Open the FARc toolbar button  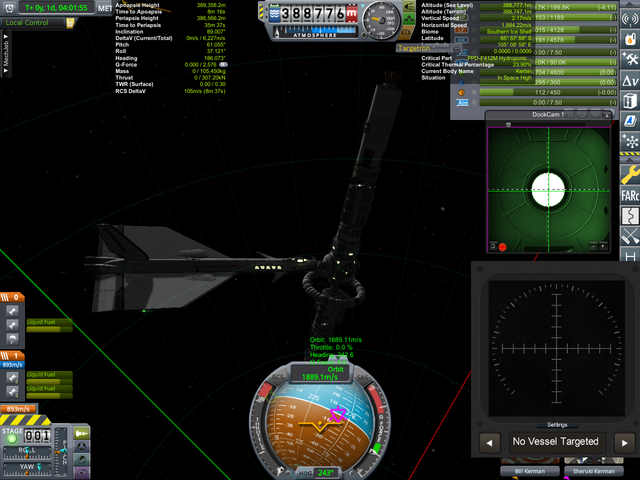coord(630,194)
